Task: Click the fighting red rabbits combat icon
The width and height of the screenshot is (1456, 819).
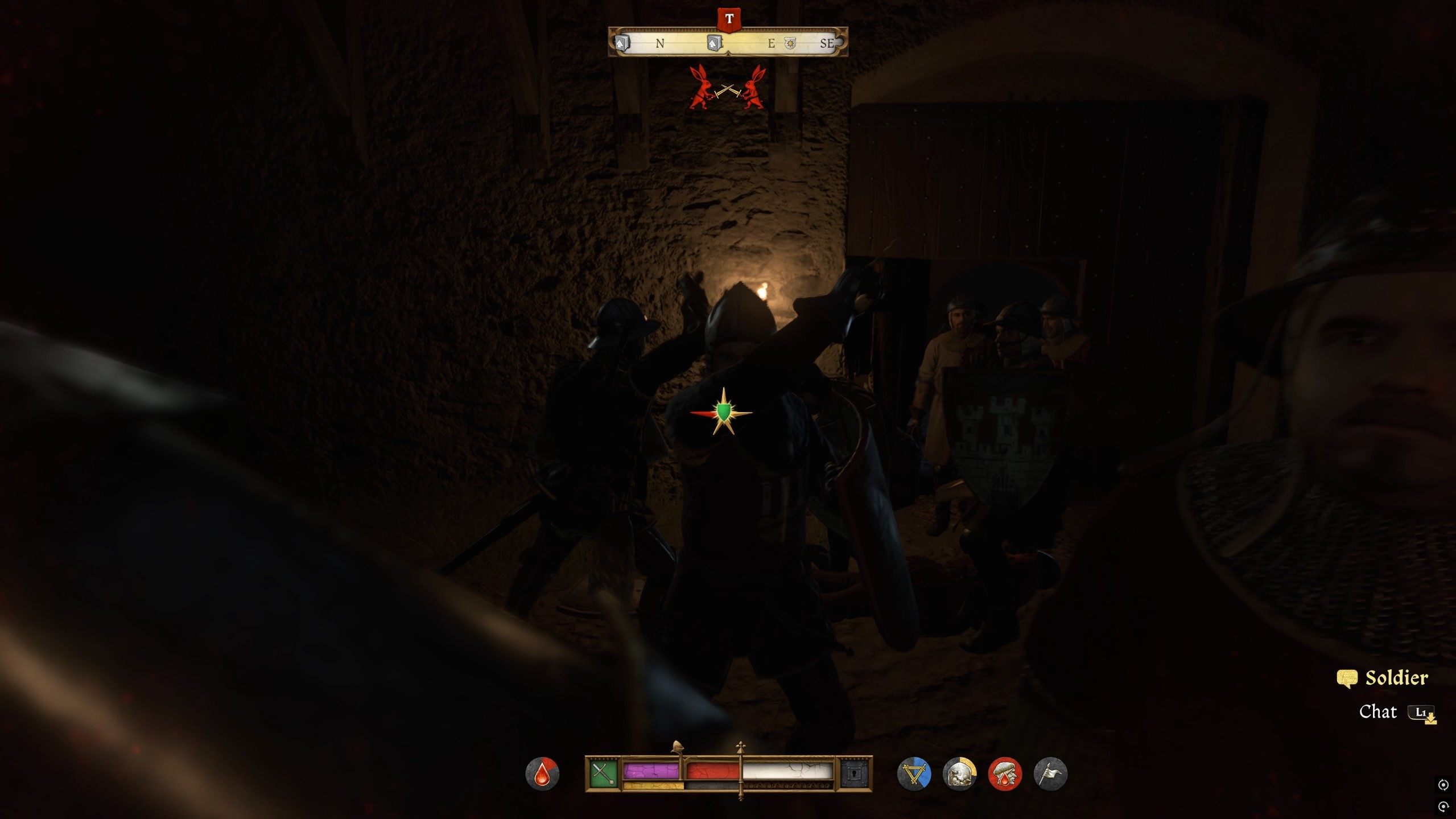Action: (x=727, y=88)
